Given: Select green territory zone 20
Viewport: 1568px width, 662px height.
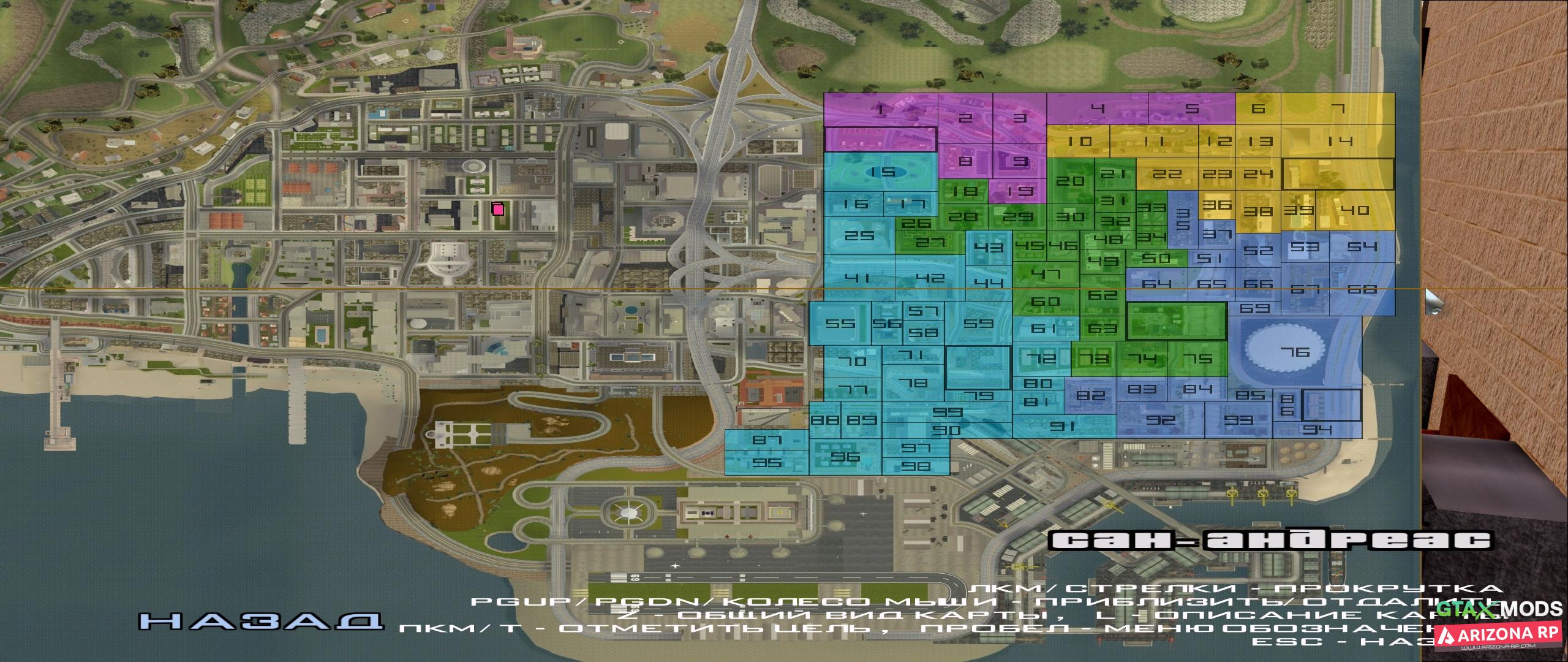Looking at the screenshot, I should (1070, 181).
